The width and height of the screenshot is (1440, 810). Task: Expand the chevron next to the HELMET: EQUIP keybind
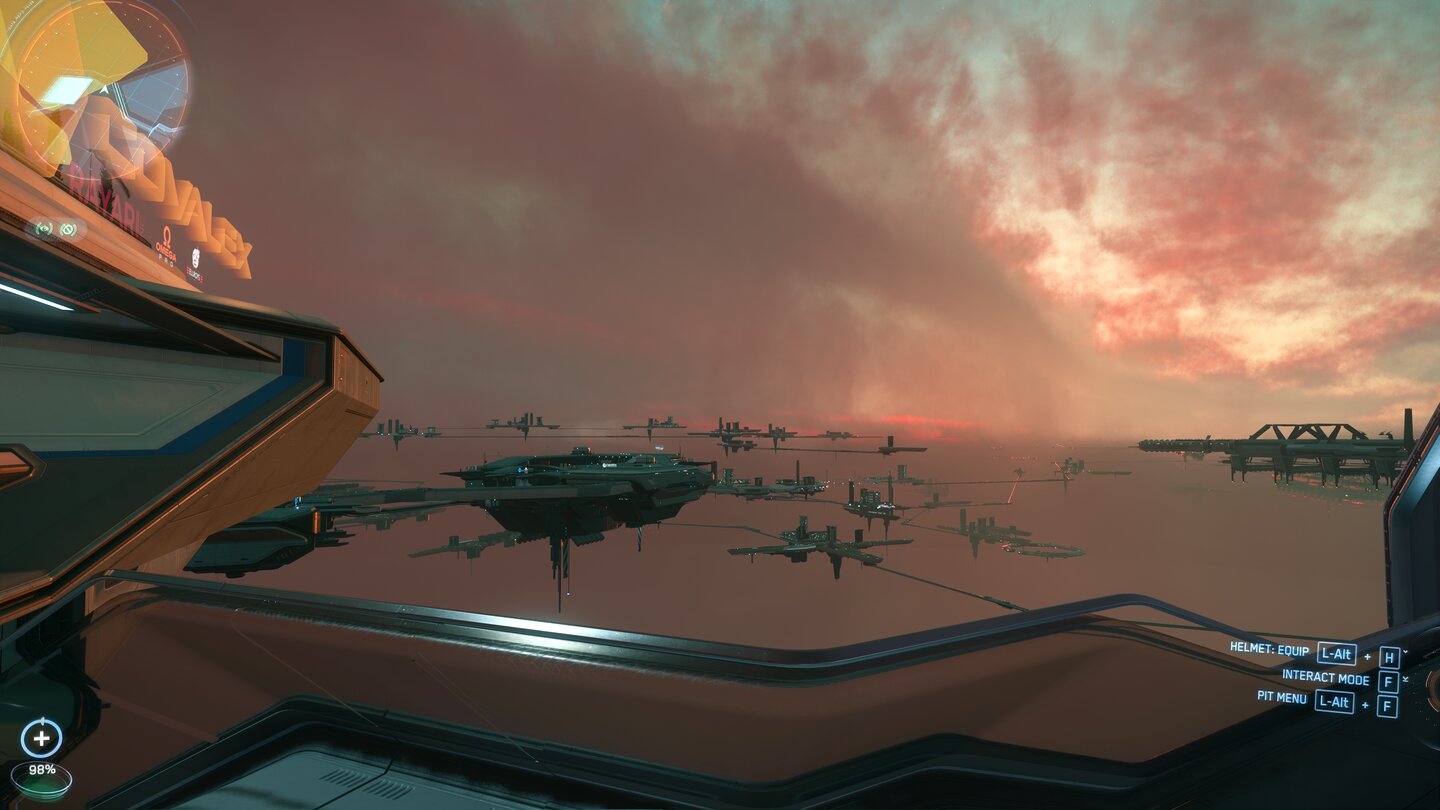(1405, 652)
